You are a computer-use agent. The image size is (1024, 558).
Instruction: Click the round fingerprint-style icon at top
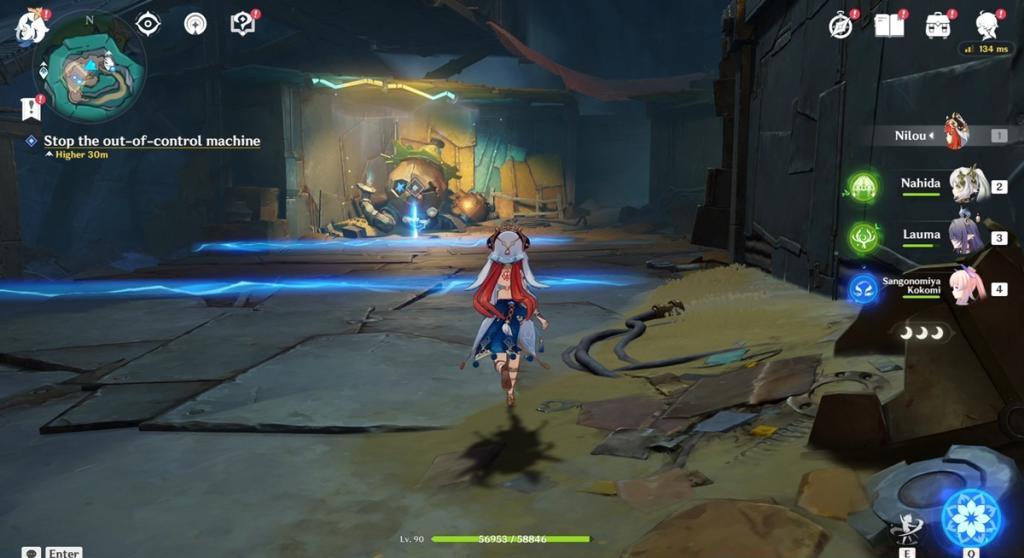195,24
